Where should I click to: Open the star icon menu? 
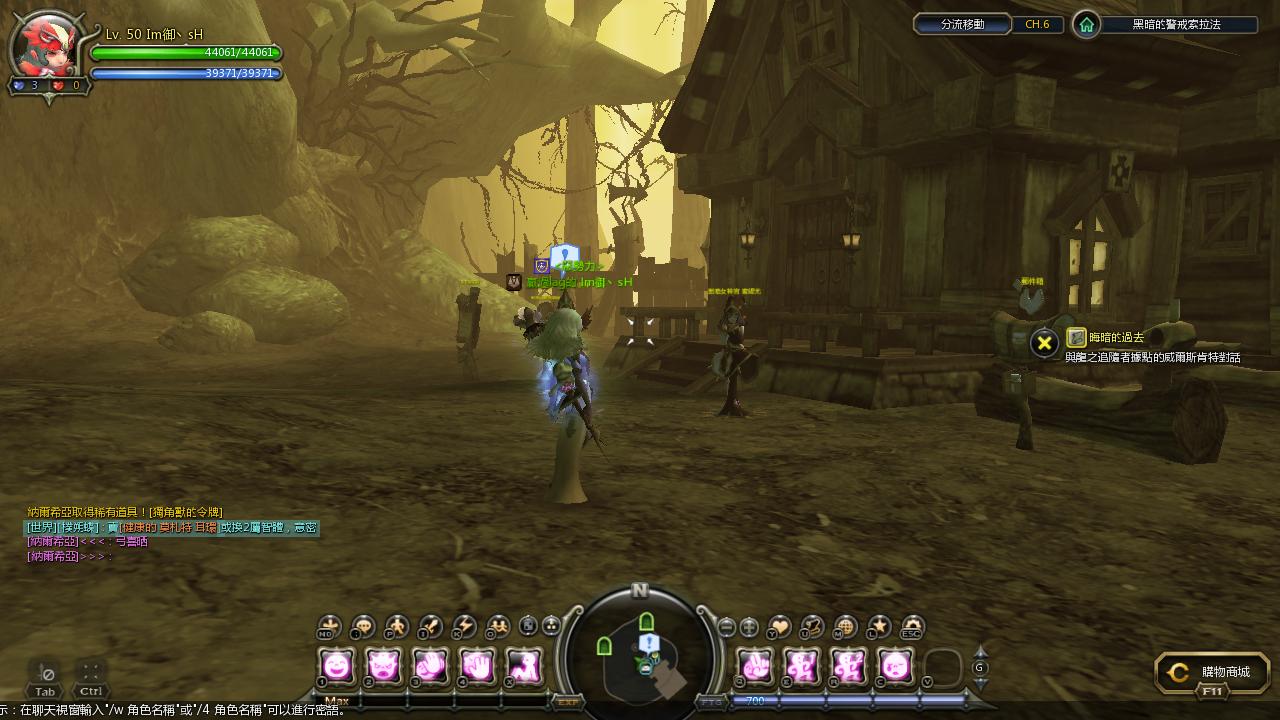pos(879,627)
